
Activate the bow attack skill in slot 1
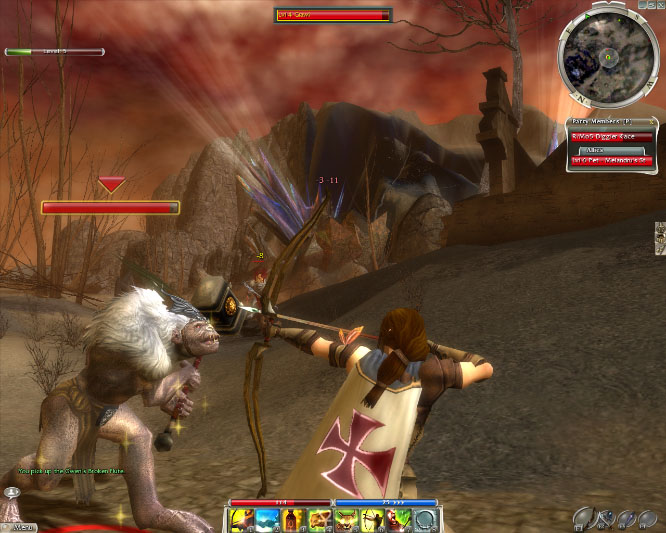coord(241,519)
